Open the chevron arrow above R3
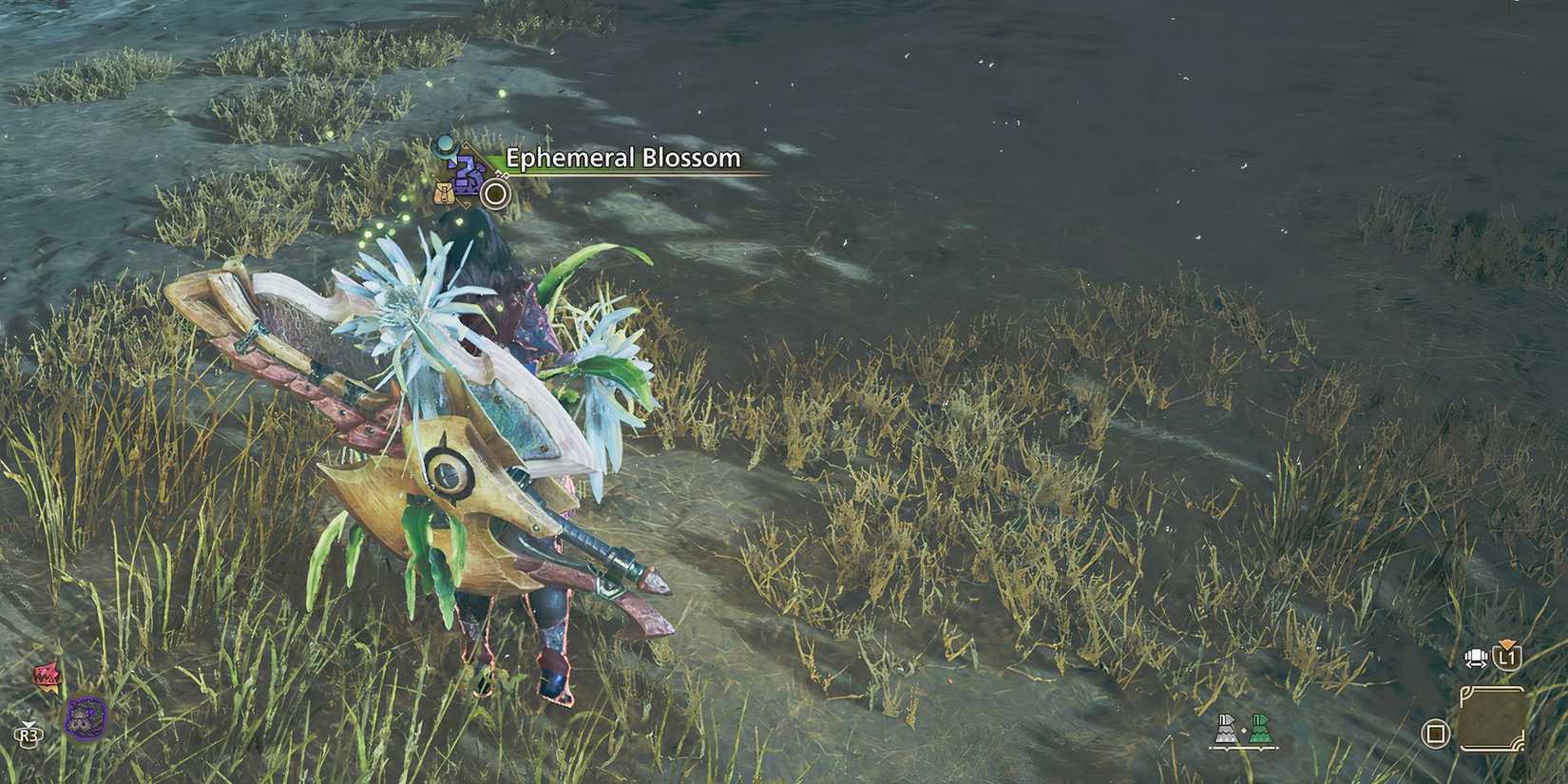The height and width of the screenshot is (784, 1568). point(29,724)
